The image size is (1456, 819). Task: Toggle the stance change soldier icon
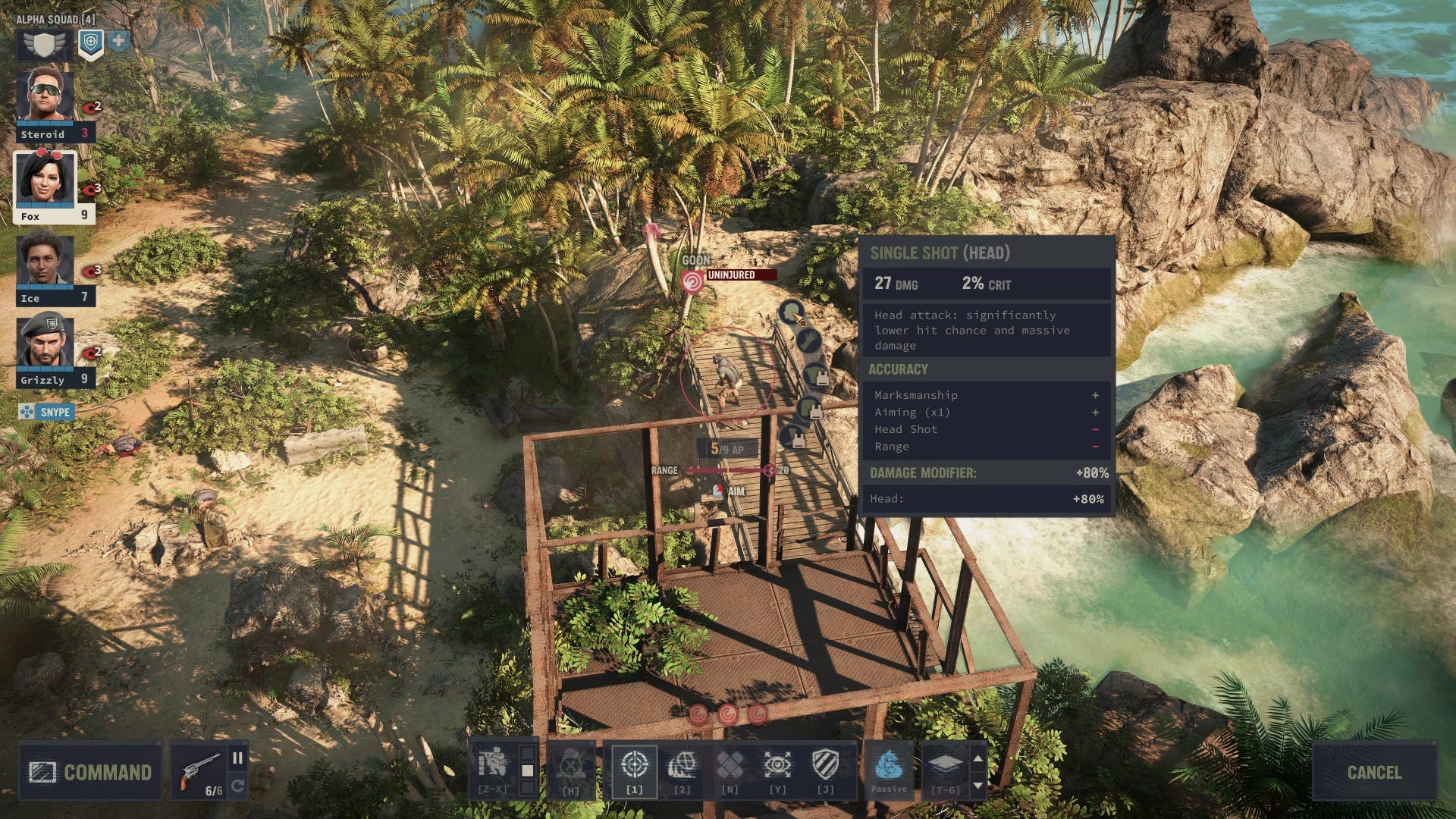pos(493,764)
